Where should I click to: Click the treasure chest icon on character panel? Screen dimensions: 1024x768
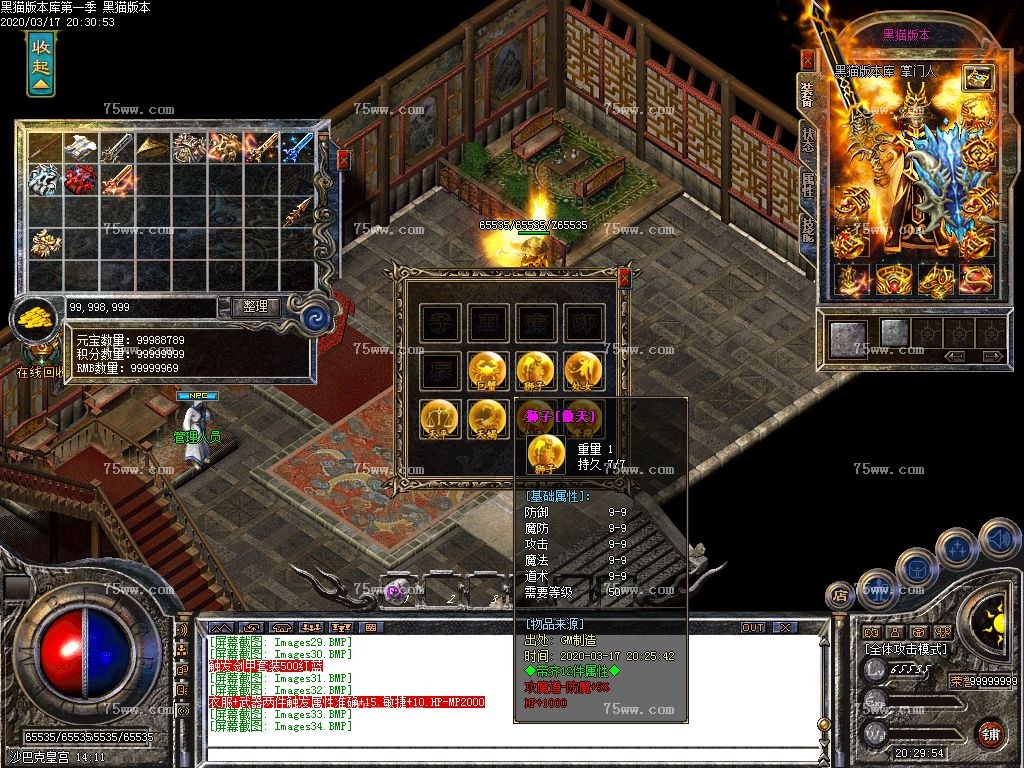(x=978, y=78)
